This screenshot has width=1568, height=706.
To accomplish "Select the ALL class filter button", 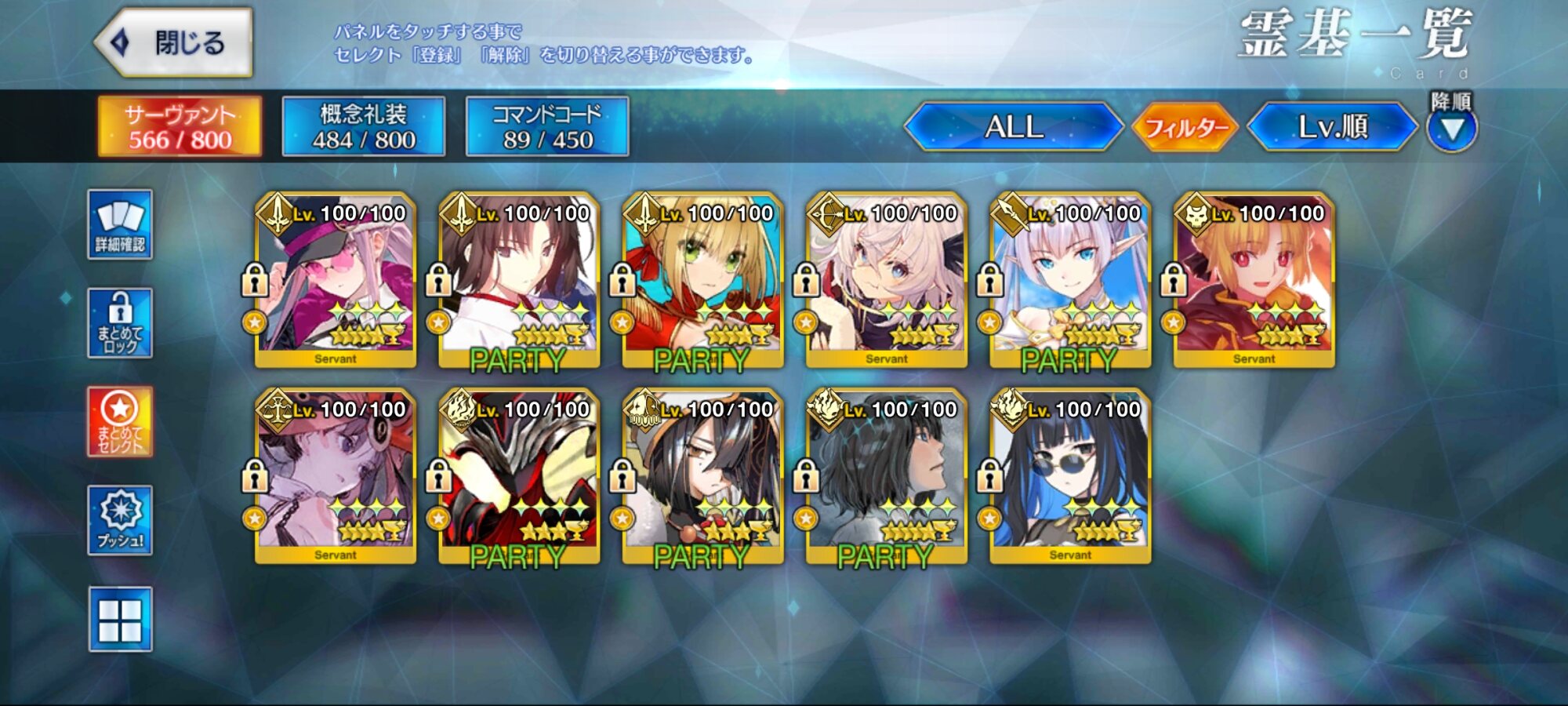I will pos(1014,126).
